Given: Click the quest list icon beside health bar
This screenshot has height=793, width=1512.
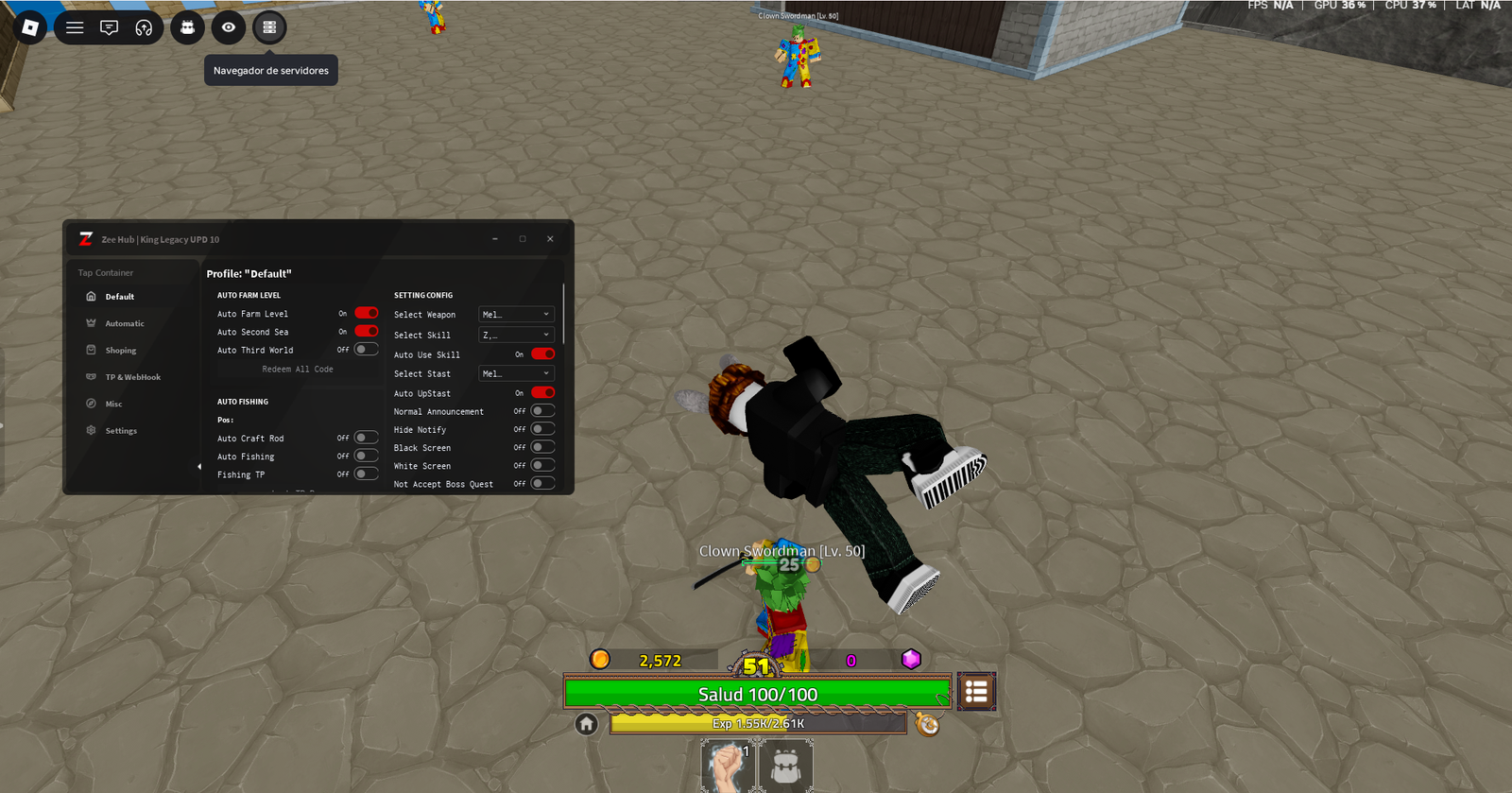Looking at the screenshot, I should 976,691.
